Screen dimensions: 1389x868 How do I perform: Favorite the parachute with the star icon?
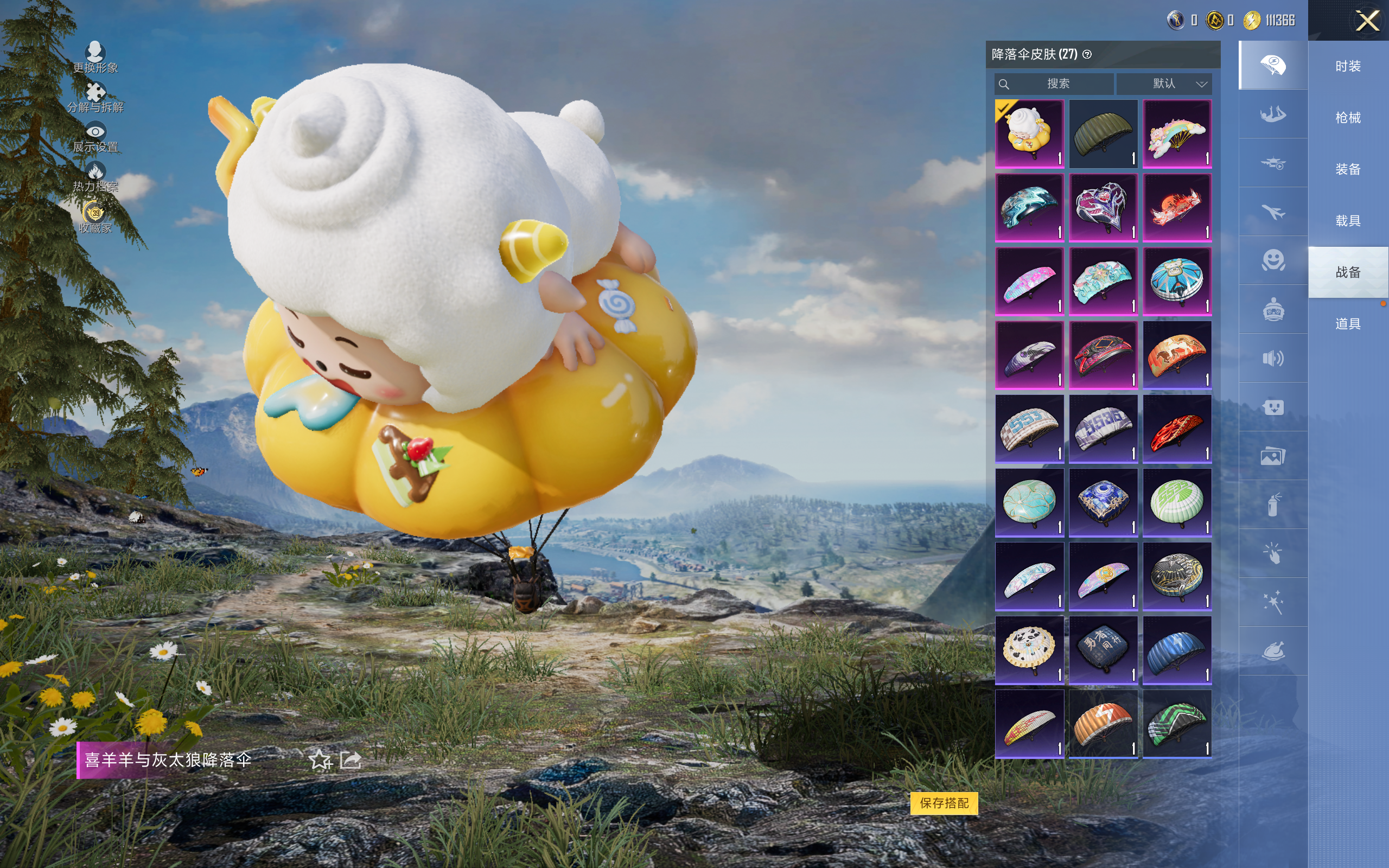[x=320, y=760]
